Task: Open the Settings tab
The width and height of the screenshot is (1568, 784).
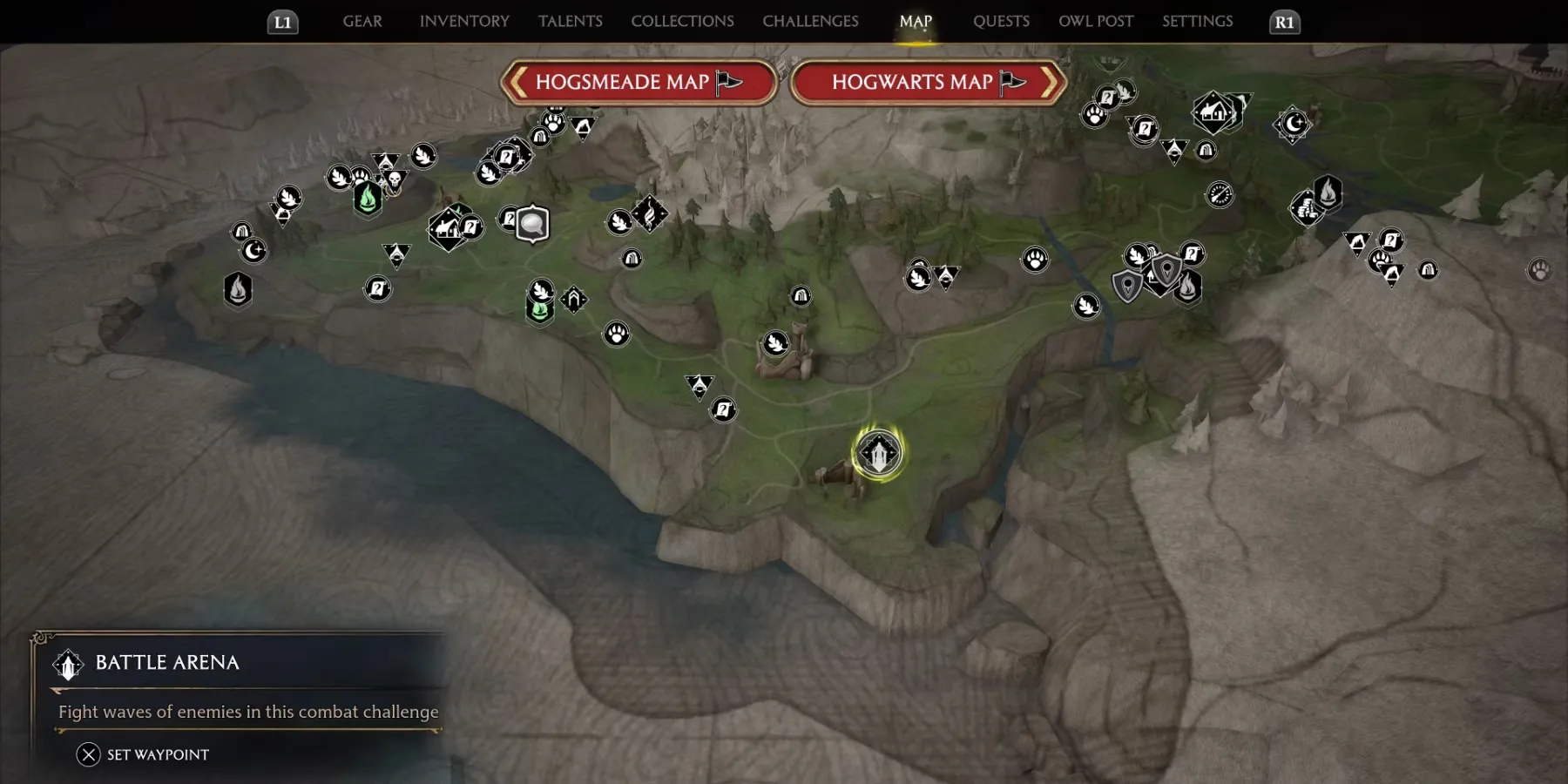Action: [x=1197, y=21]
